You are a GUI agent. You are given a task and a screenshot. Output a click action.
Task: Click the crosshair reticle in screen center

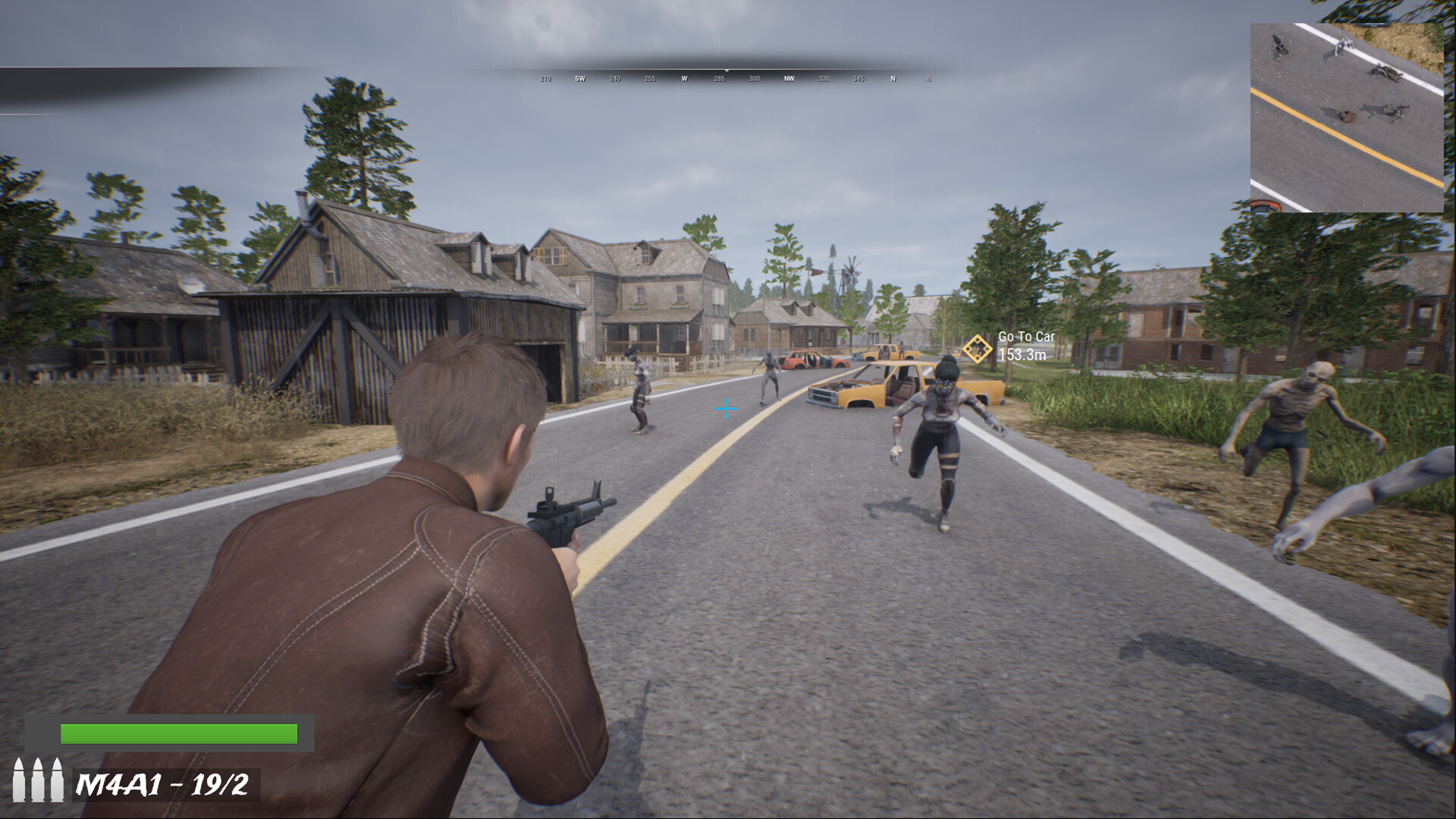[726, 408]
